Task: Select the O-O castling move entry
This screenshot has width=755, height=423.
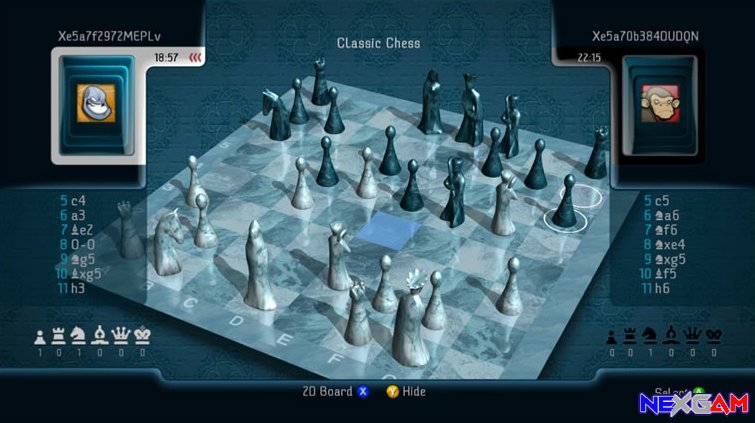Action: [77, 244]
